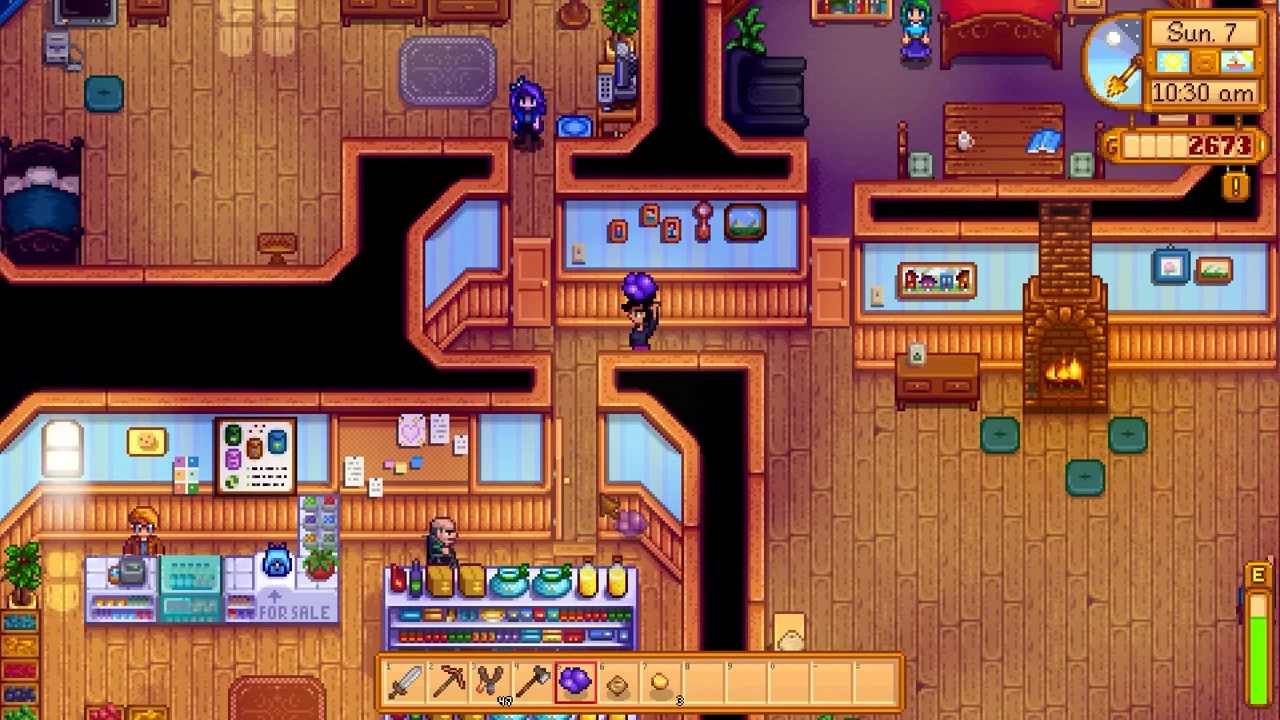Select the pickaxe in hotbar slot 2

click(447, 682)
